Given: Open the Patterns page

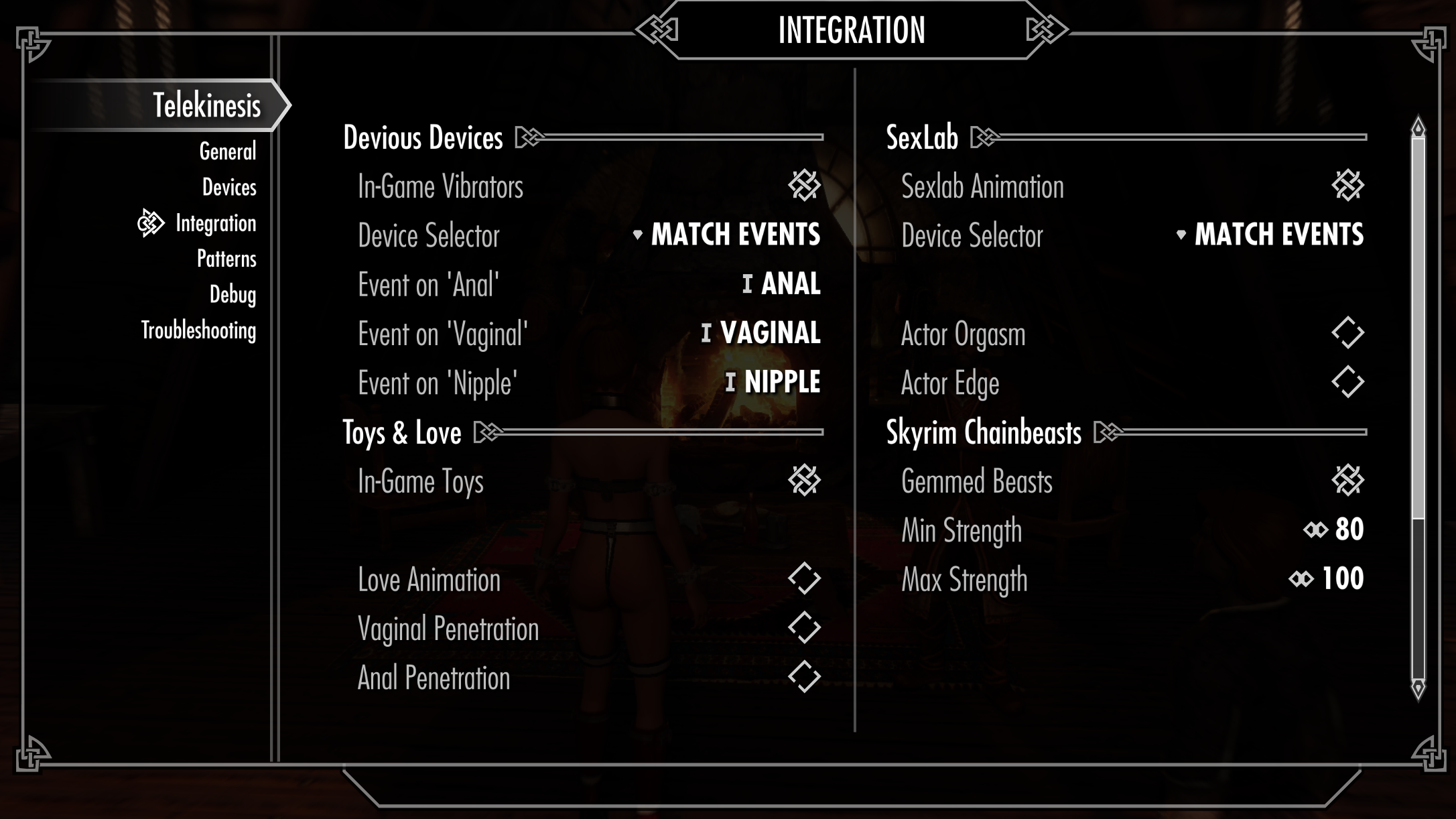Looking at the screenshot, I should [226, 259].
